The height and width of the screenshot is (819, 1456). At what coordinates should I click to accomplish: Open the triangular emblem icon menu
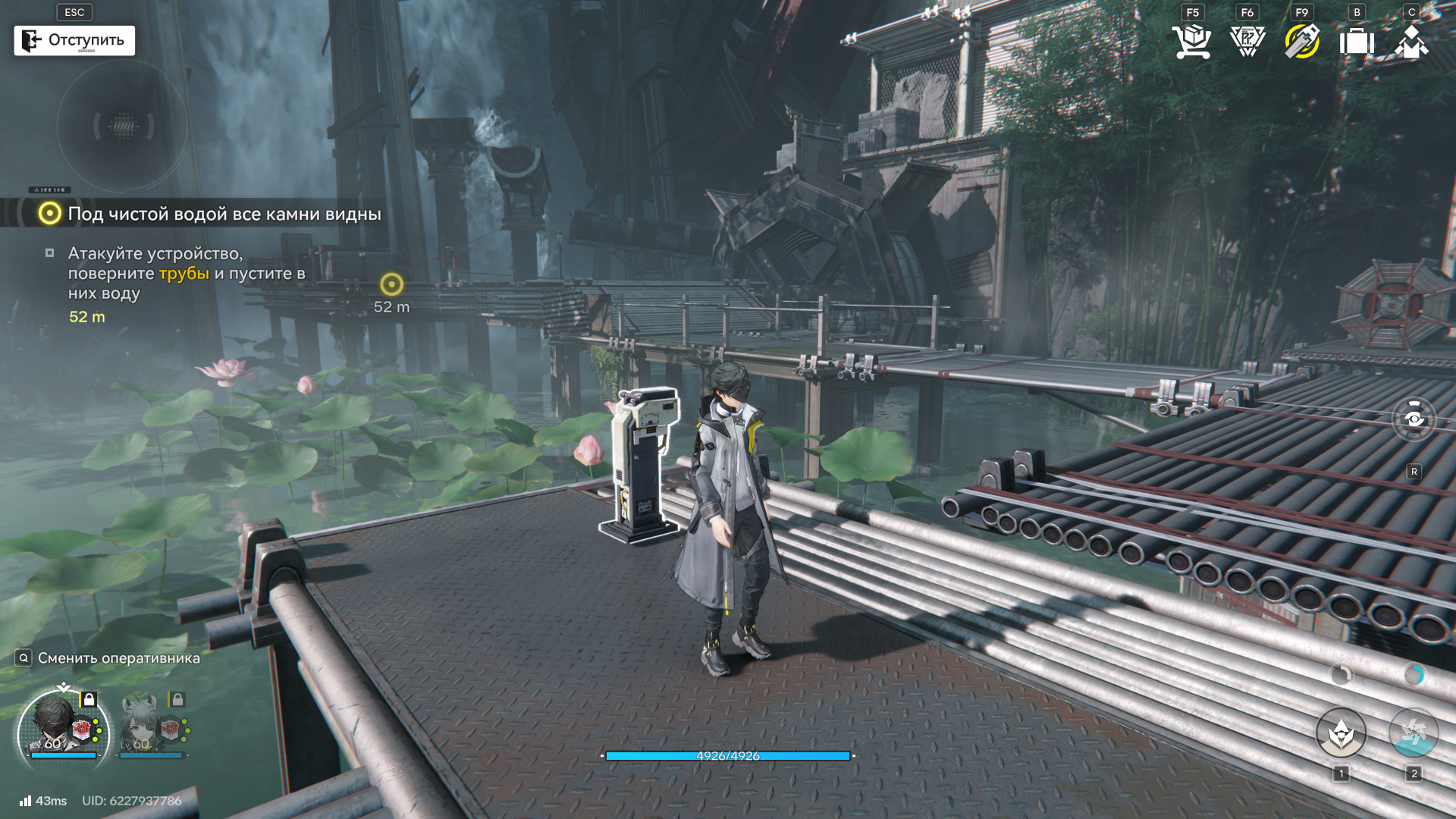1247,41
